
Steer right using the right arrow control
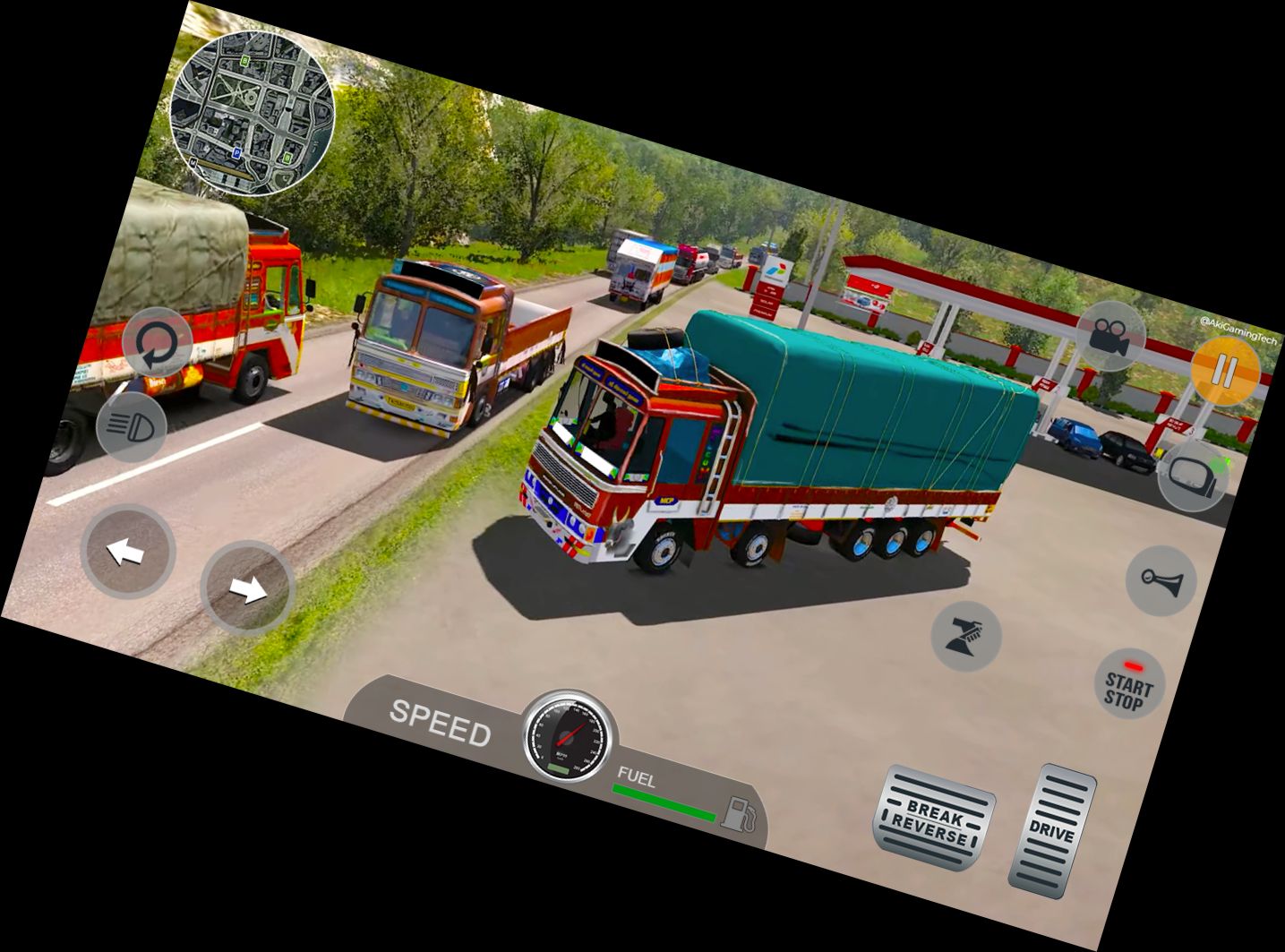point(246,588)
